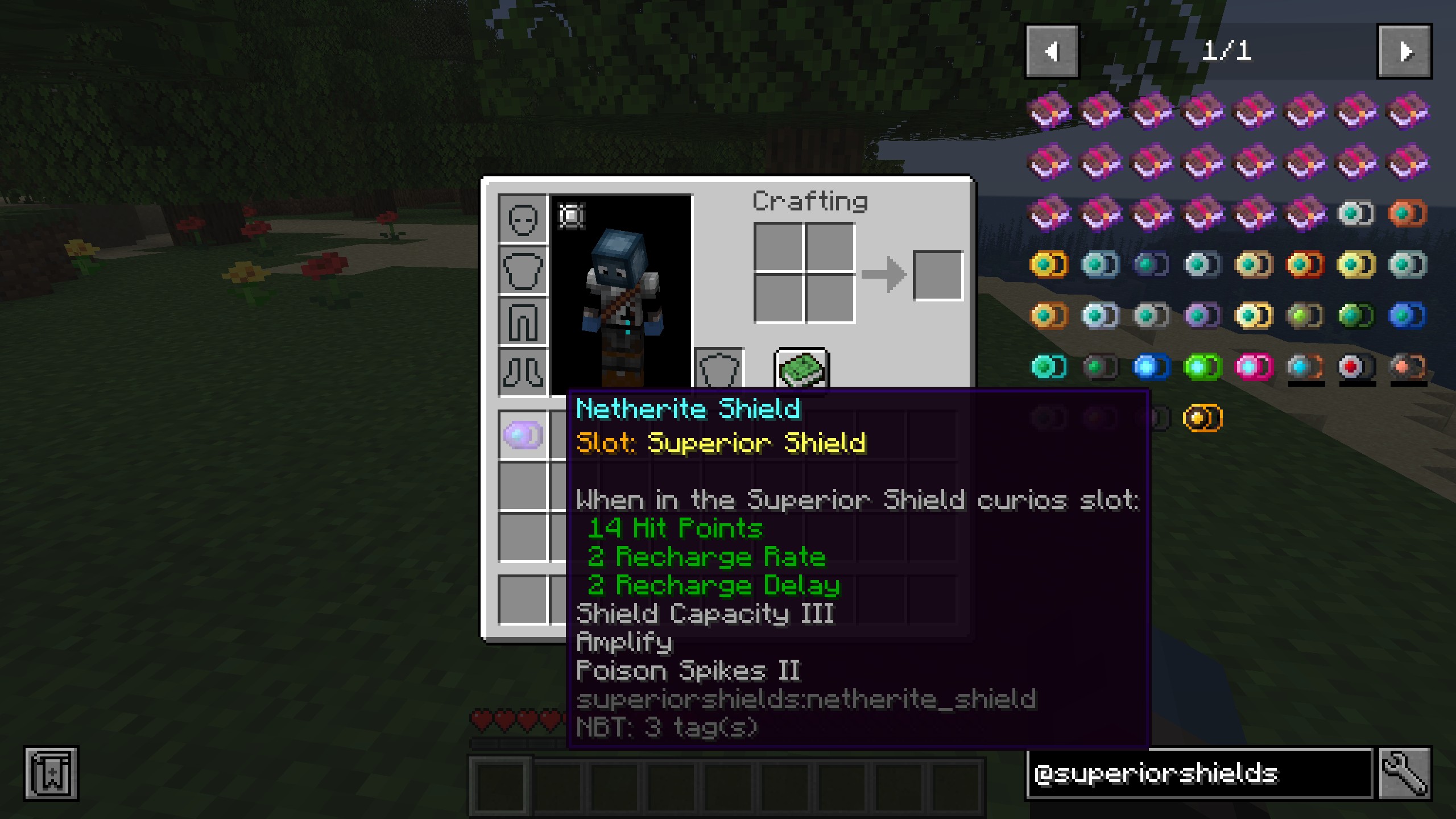Screen dimensions: 1456x819
Task: Open JEI config with wrench button
Action: click(1404, 773)
